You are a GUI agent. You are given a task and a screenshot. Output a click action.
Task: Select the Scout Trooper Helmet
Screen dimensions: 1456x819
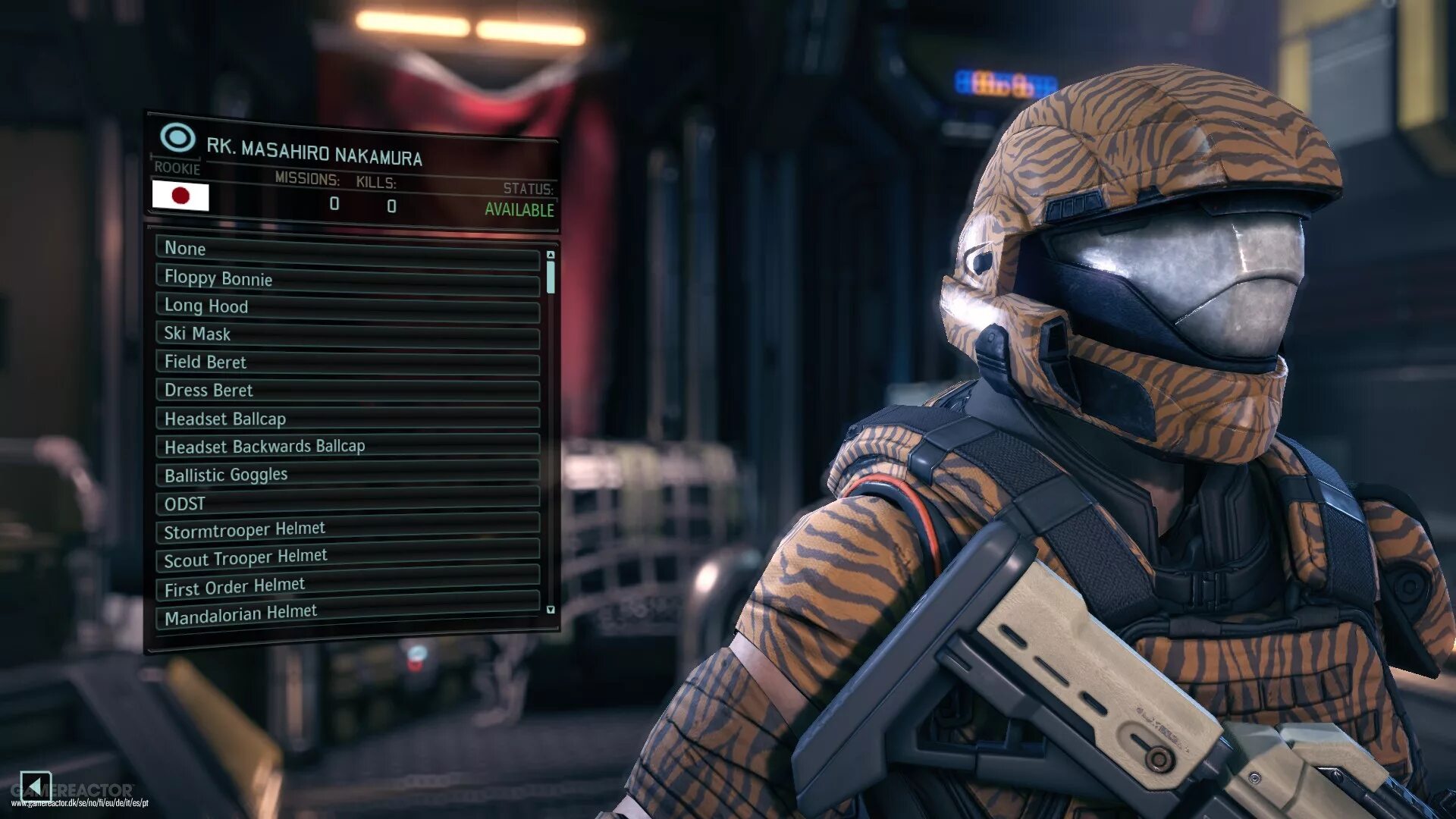(x=347, y=557)
